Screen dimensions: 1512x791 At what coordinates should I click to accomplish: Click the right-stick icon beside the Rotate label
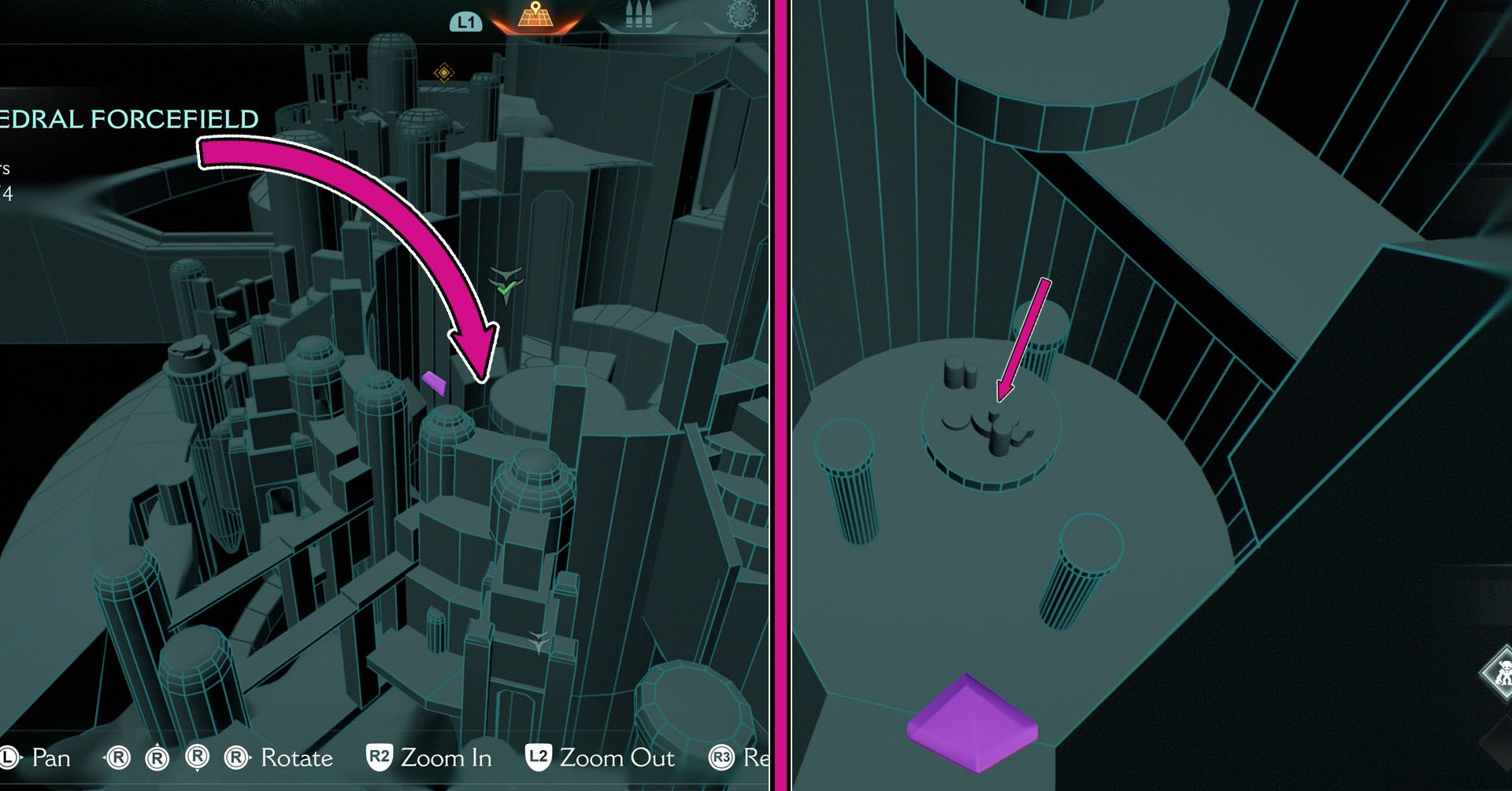click(x=235, y=758)
